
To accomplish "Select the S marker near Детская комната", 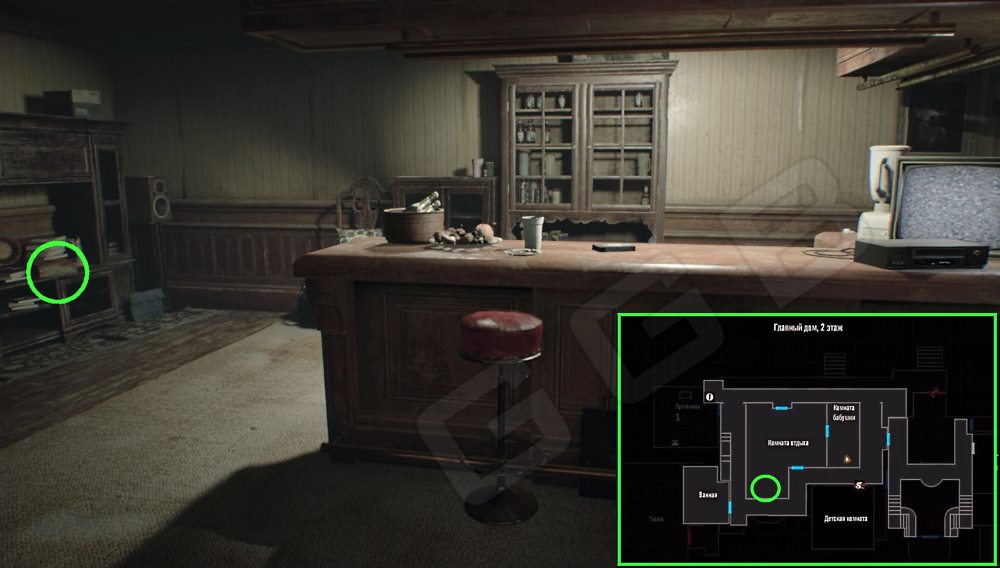I will [x=859, y=486].
